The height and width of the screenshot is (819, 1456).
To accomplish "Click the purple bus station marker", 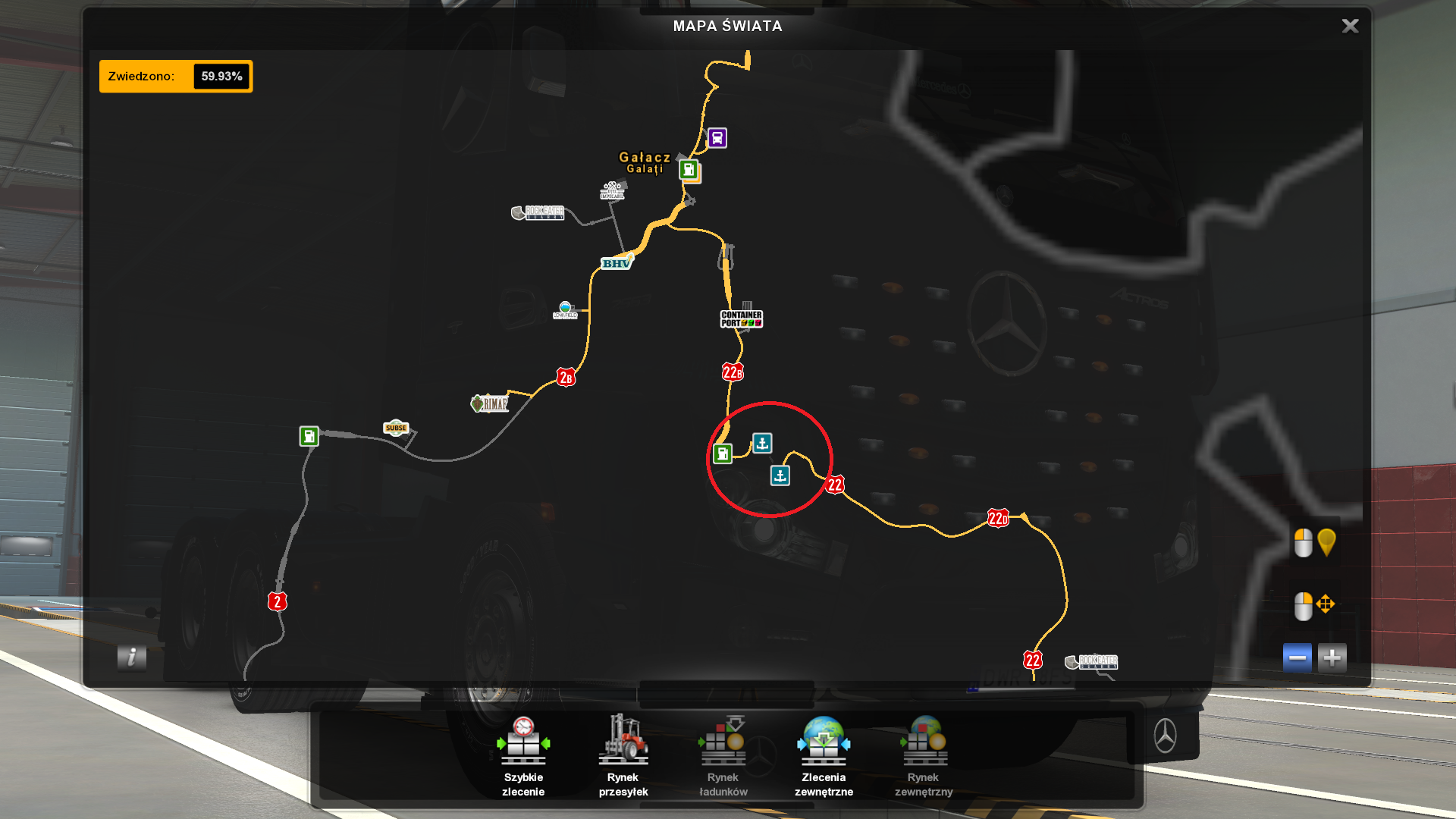I will pos(717,138).
